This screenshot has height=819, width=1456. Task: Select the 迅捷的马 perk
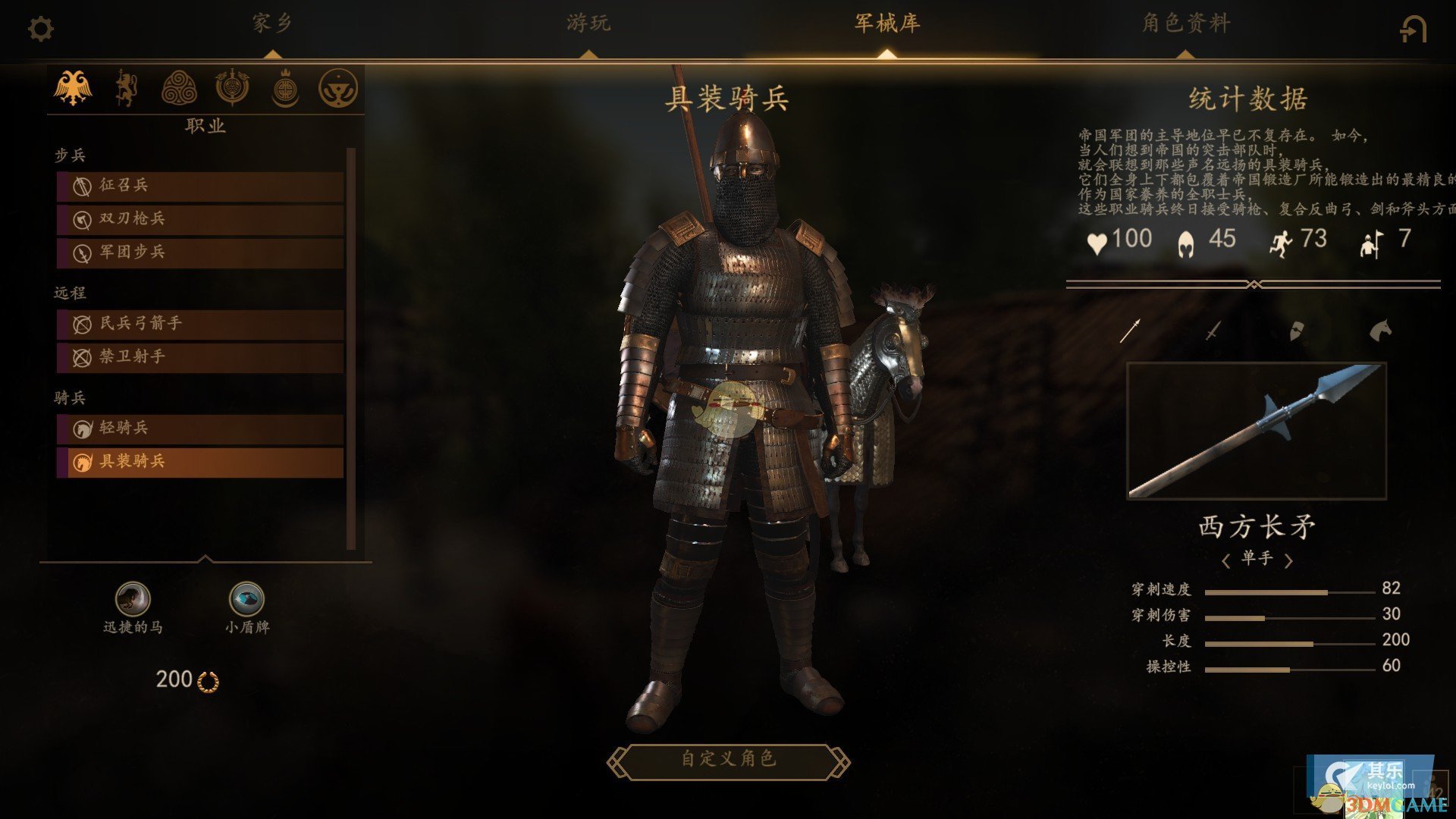(x=133, y=599)
